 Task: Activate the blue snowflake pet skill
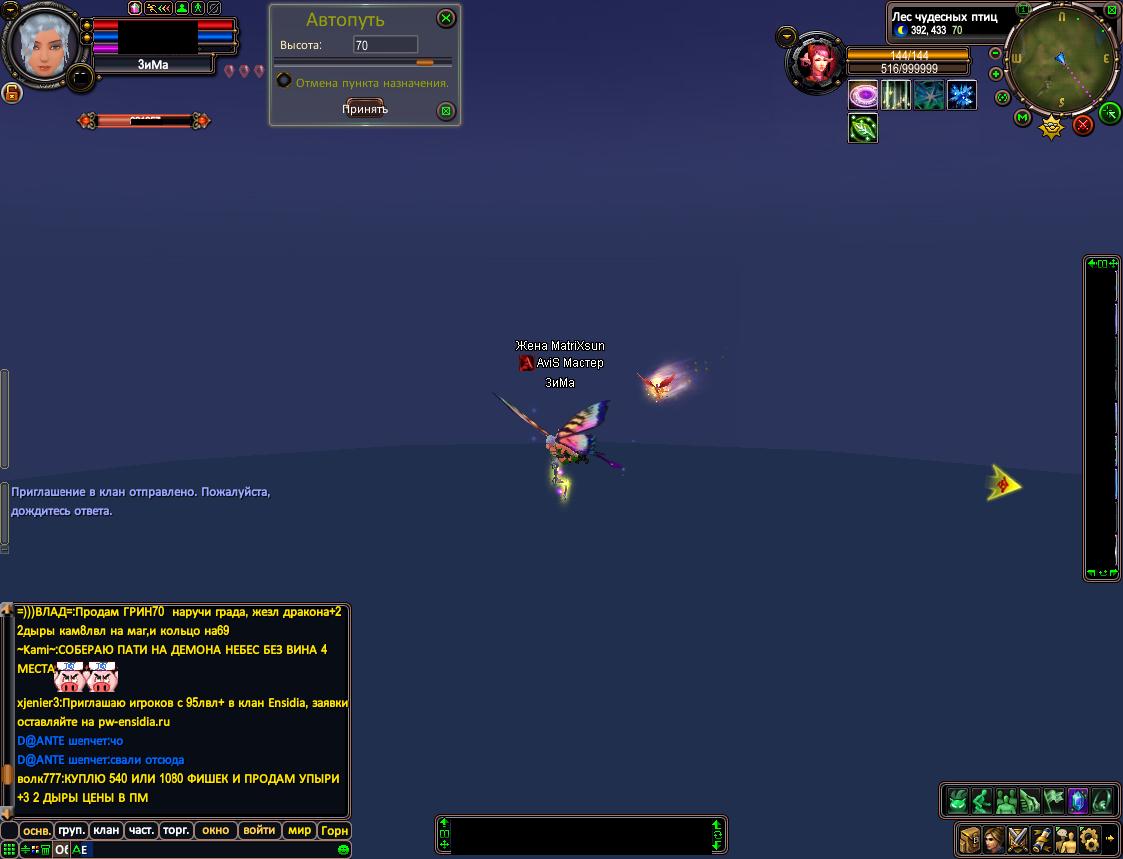[962, 96]
